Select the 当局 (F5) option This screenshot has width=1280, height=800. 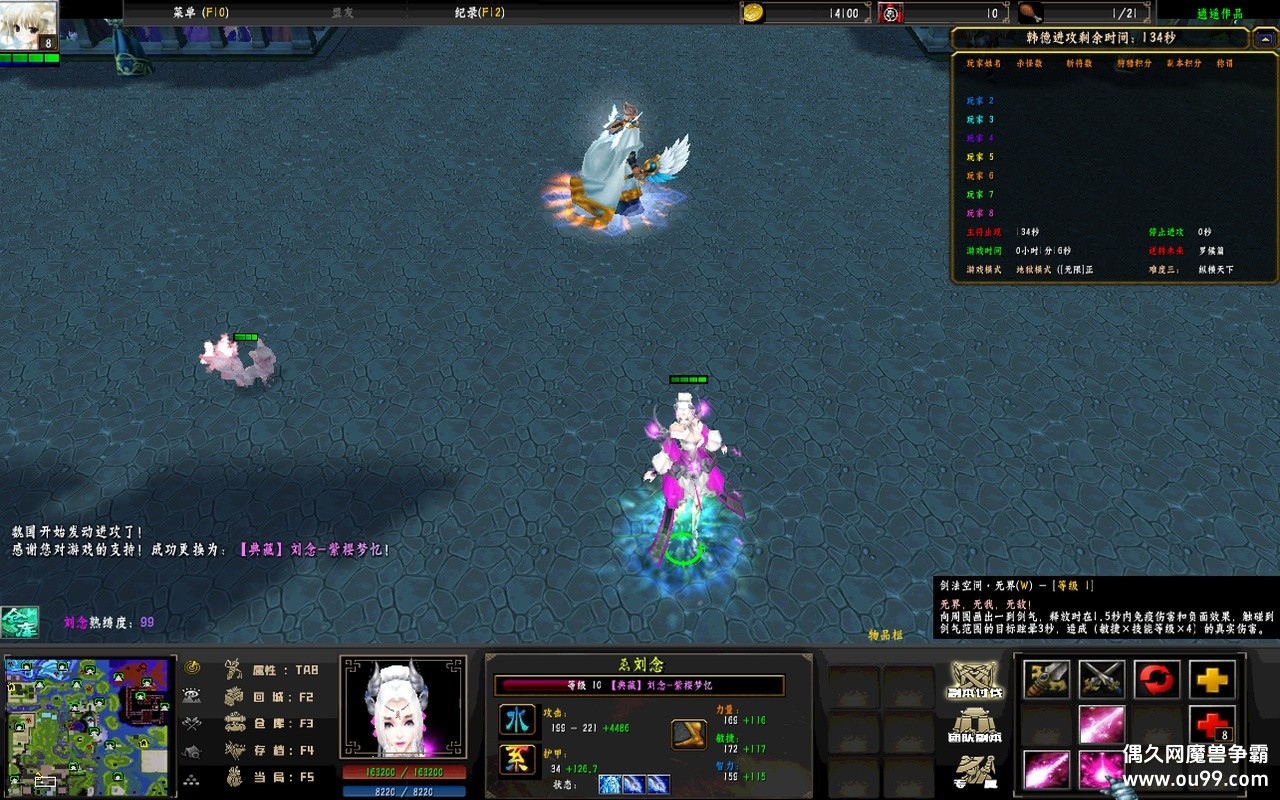pyautogui.click(x=272, y=777)
